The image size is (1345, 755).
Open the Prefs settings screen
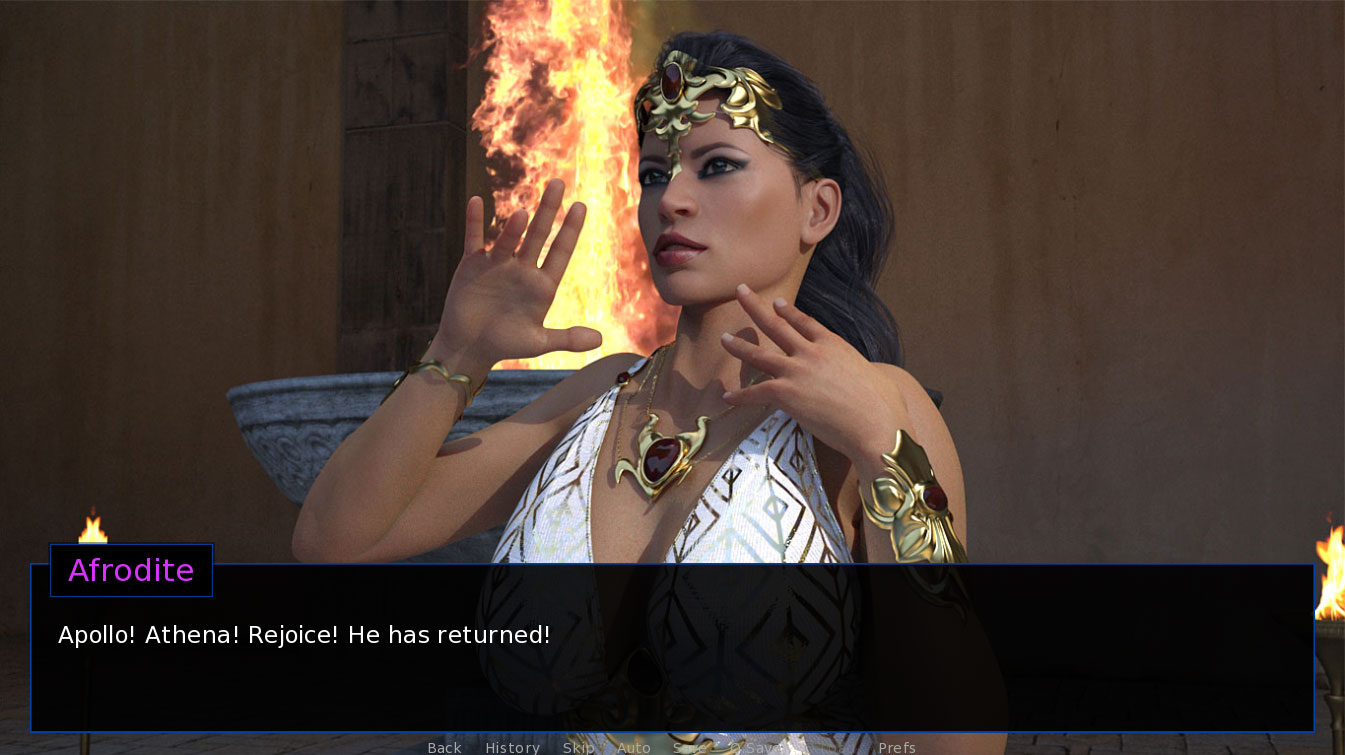click(x=896, y=747)
